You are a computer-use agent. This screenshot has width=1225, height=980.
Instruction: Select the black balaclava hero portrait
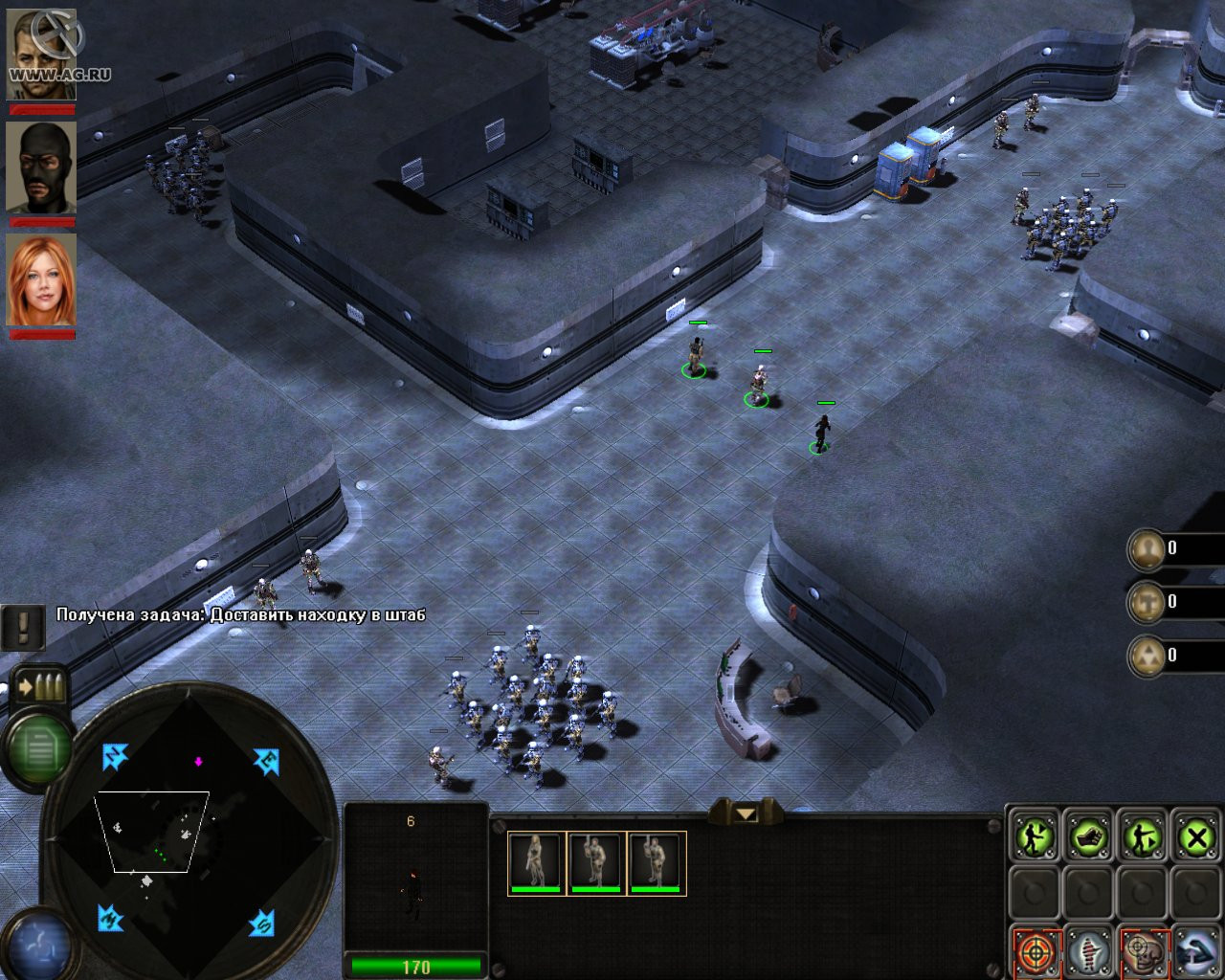(x=41, y=167)
